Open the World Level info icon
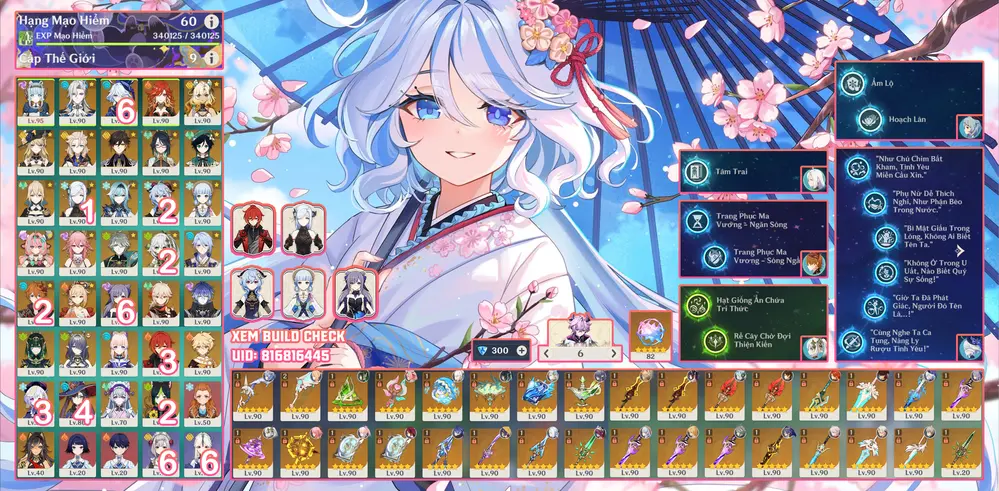999x491 pixels. [x=210, y=58]
